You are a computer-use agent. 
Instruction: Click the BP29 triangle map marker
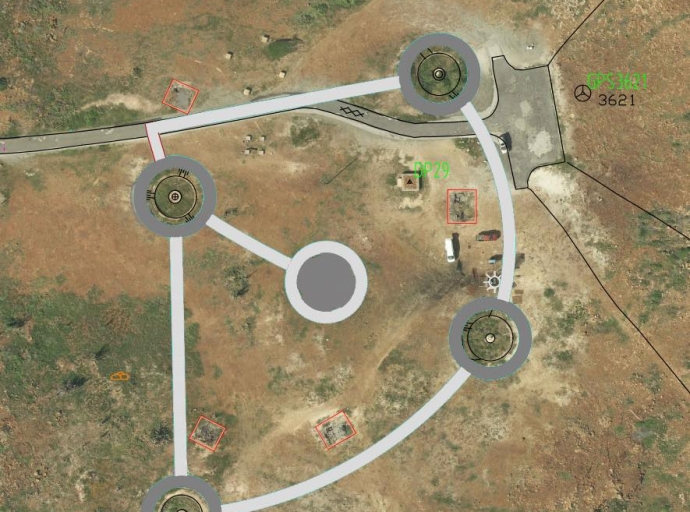pyautogui.click(x=408, y=181)
